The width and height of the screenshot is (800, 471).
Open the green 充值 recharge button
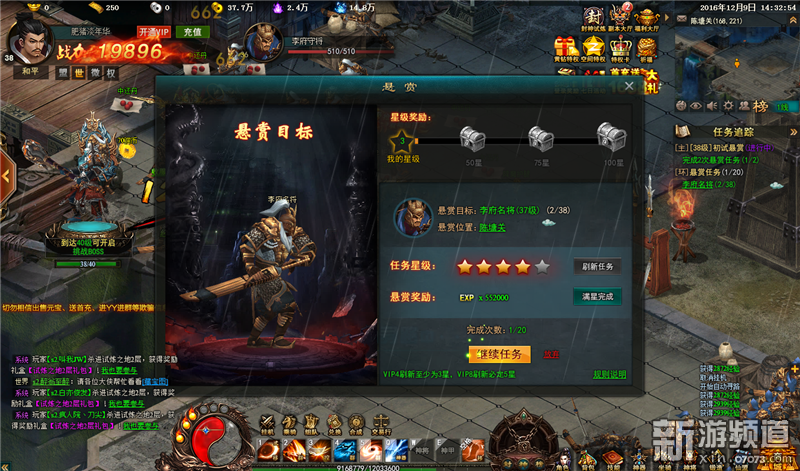189,32
